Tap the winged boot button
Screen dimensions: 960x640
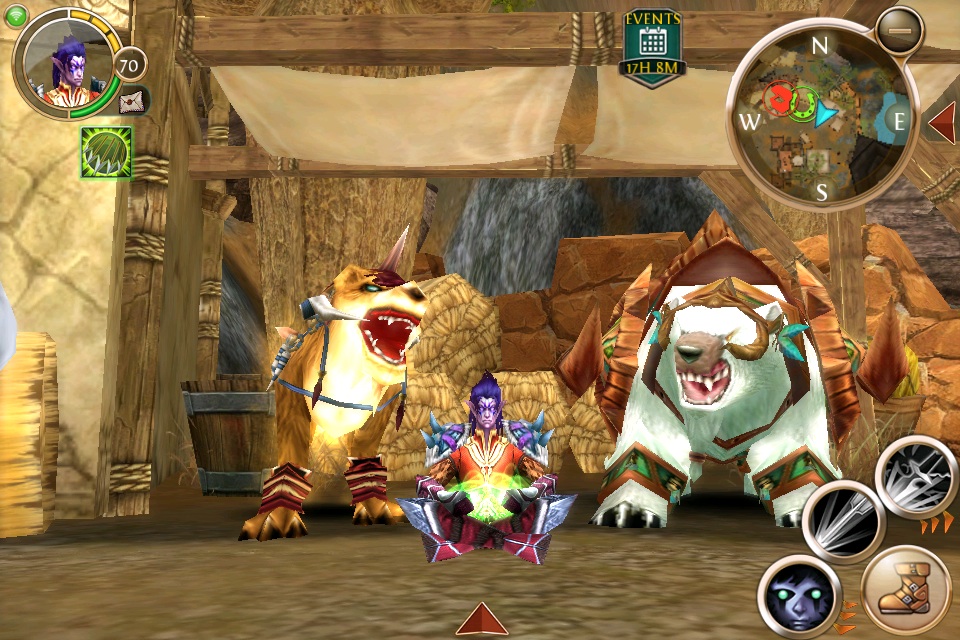pyautogui.click(x=905, y=591)
